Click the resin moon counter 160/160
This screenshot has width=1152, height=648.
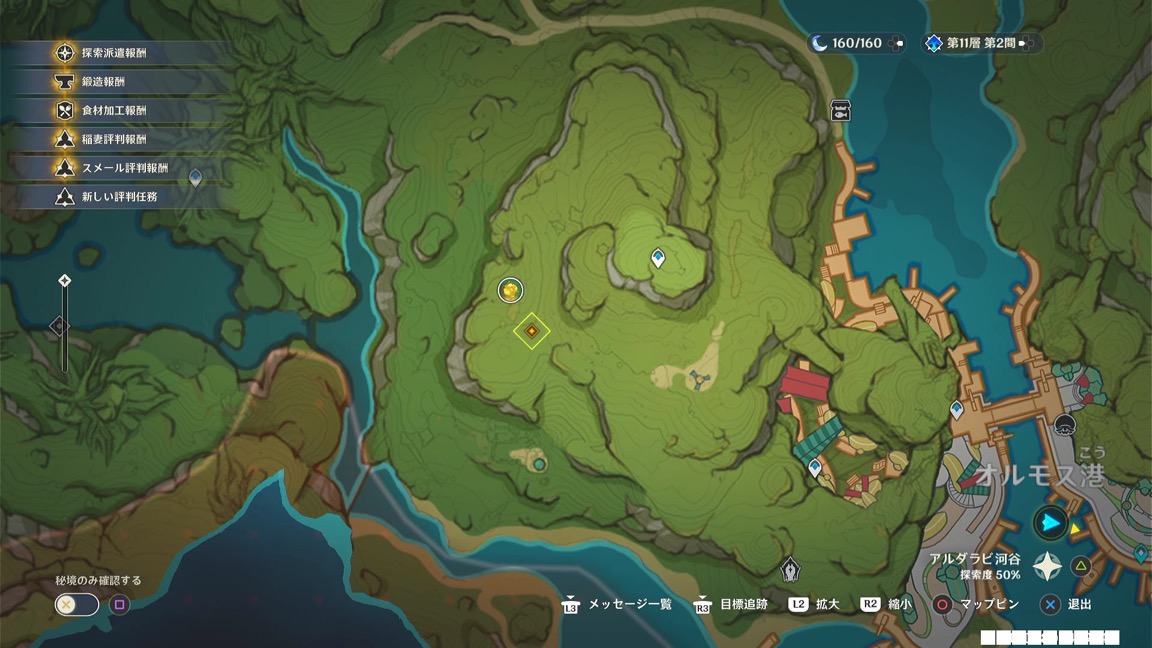coord(856,43)
